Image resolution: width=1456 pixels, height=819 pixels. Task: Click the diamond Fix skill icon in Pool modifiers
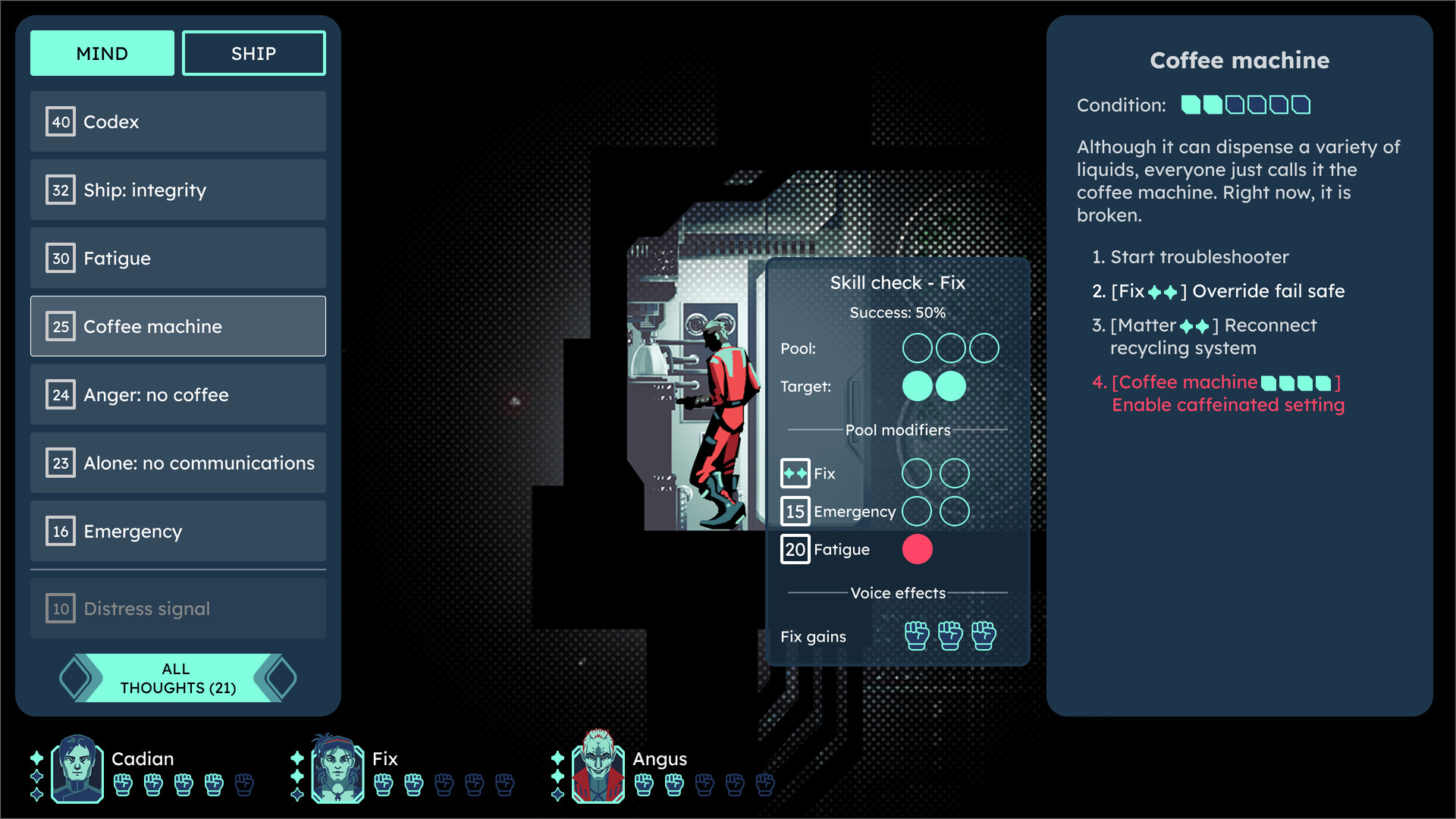[x=795, y=472]
